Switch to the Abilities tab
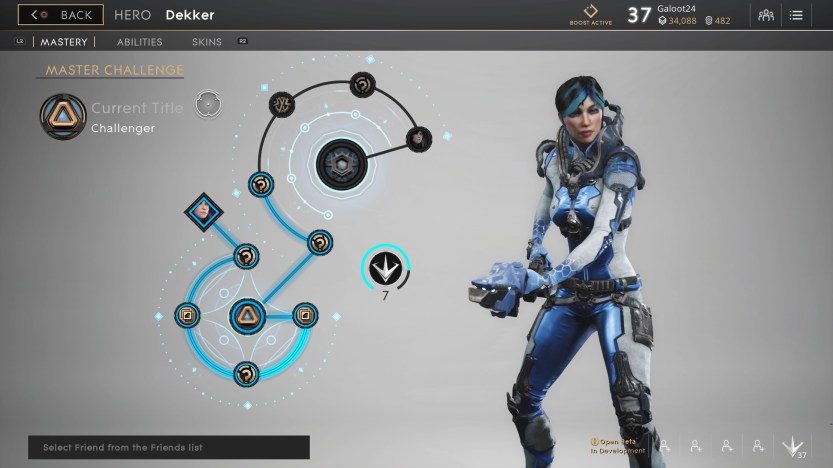The width and height of the screenshot is (833, 468). click(139, 42)
